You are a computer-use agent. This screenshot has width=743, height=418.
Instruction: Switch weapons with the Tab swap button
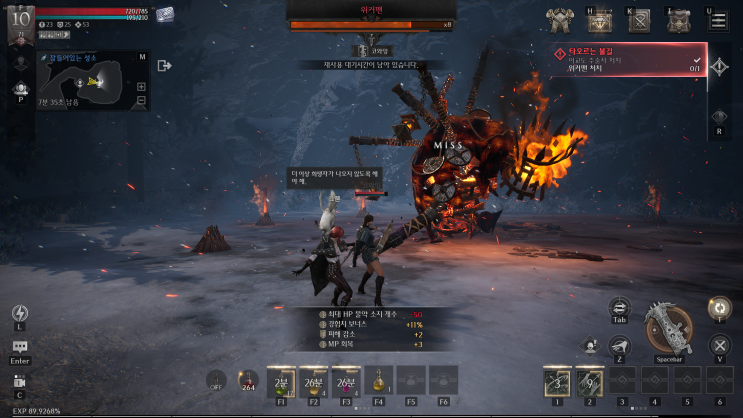619,308
